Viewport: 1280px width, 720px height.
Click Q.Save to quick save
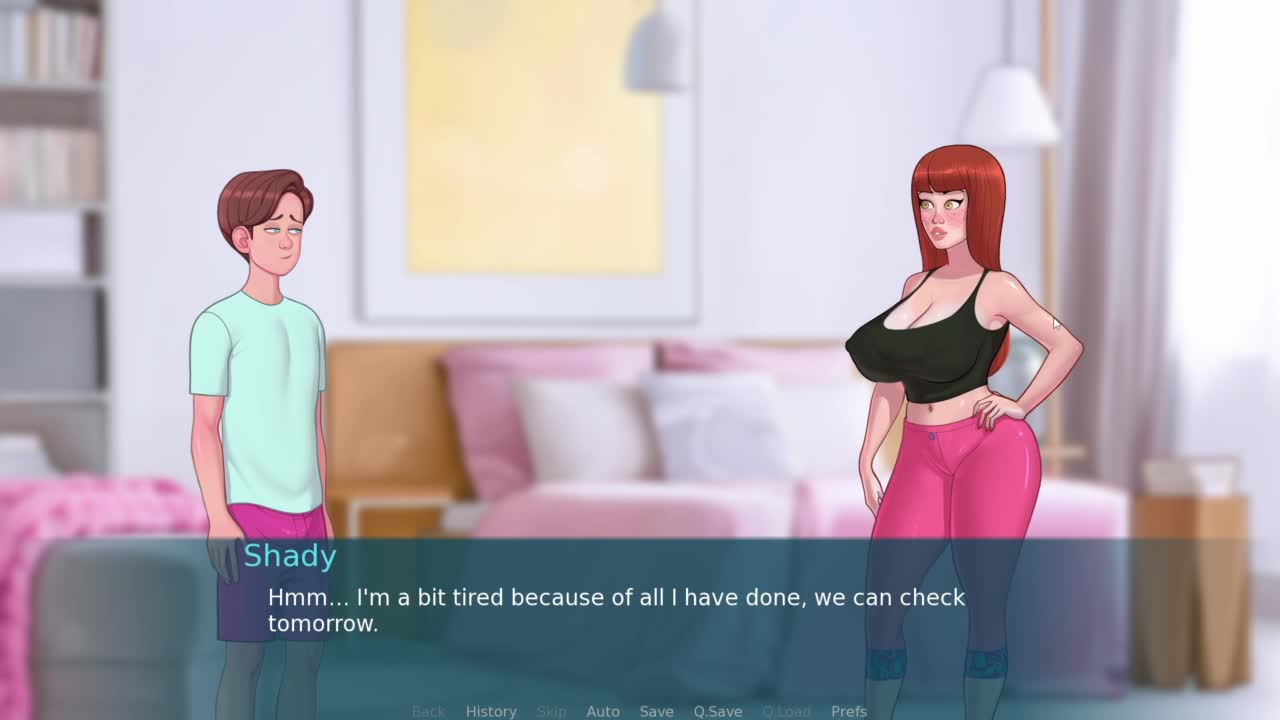pyautogui.click(x=718, y=711)
